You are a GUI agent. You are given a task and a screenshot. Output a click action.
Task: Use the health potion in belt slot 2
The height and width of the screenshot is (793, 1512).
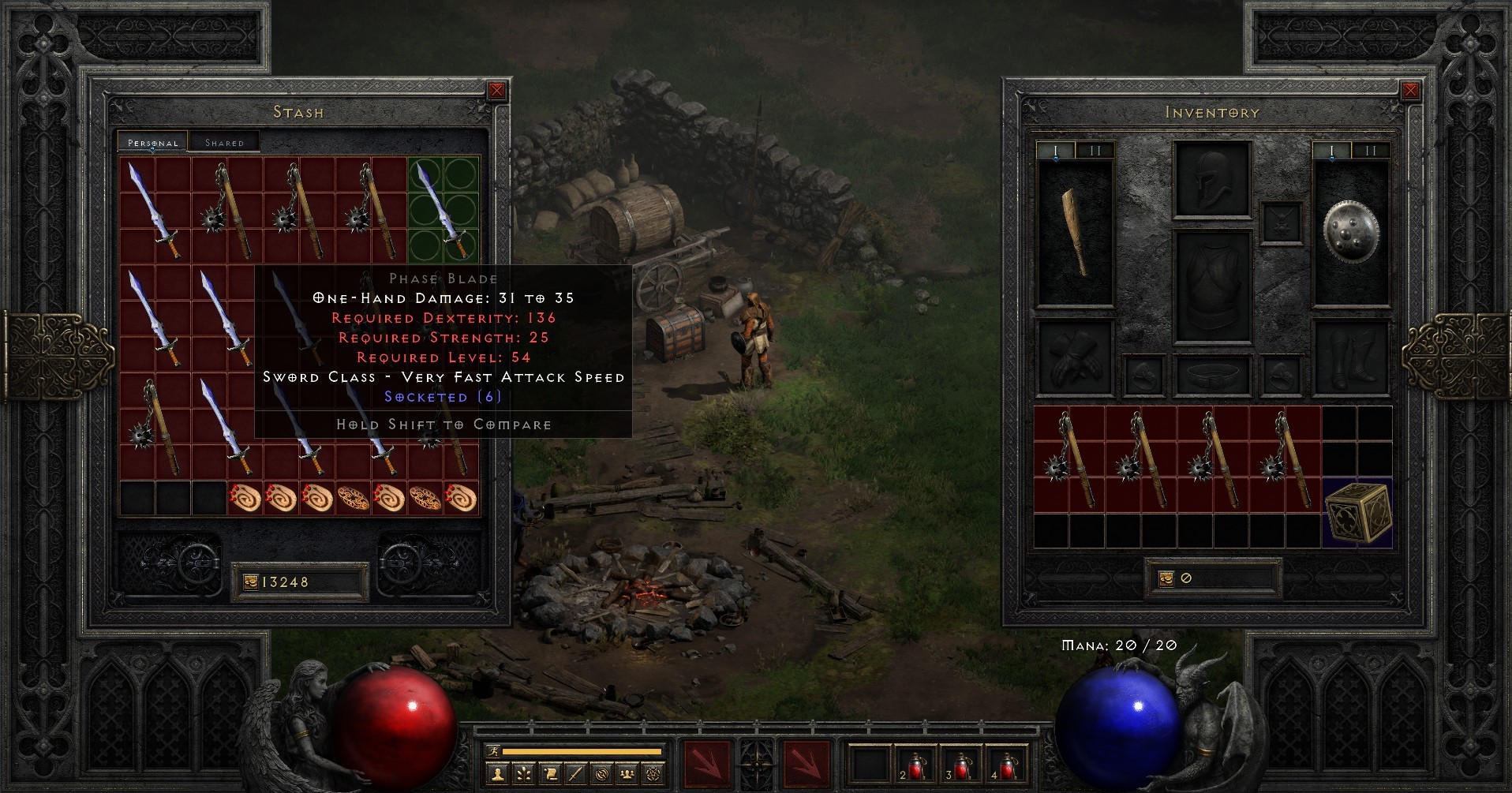point(915,767)
